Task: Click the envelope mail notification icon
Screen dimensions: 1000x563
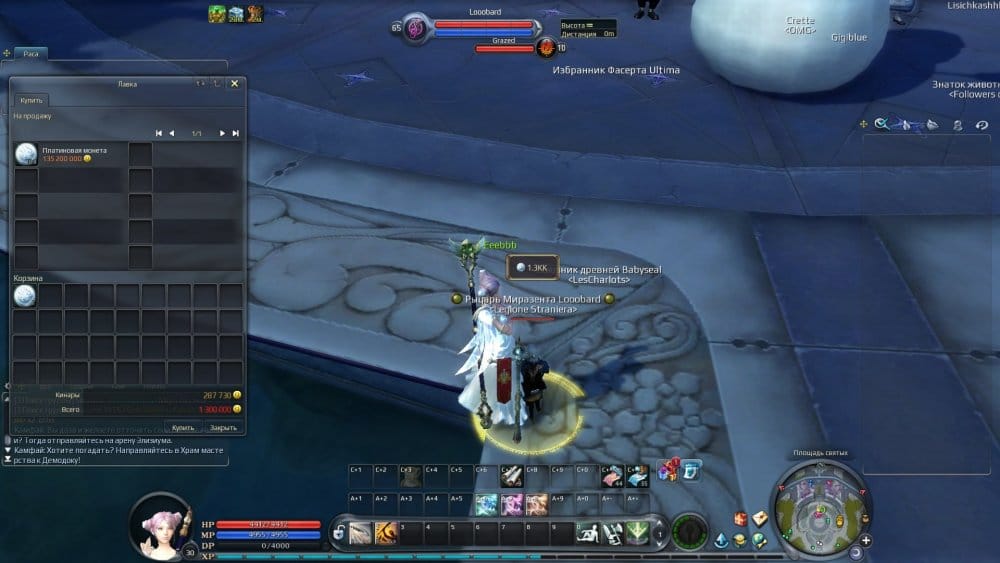Action: pos(760,518)
